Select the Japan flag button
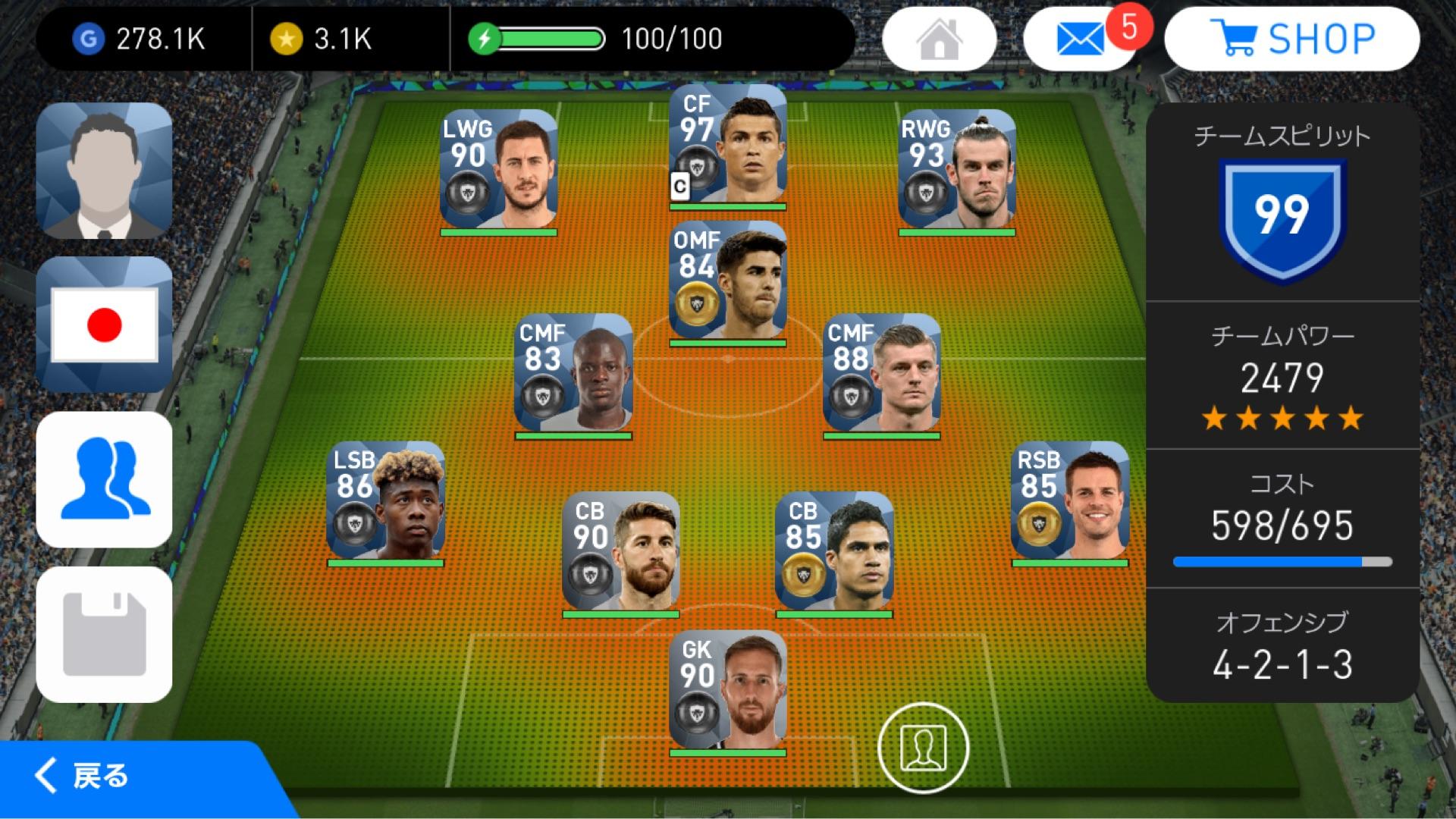Screen dimensions: 1456x819 pos(105,325)
